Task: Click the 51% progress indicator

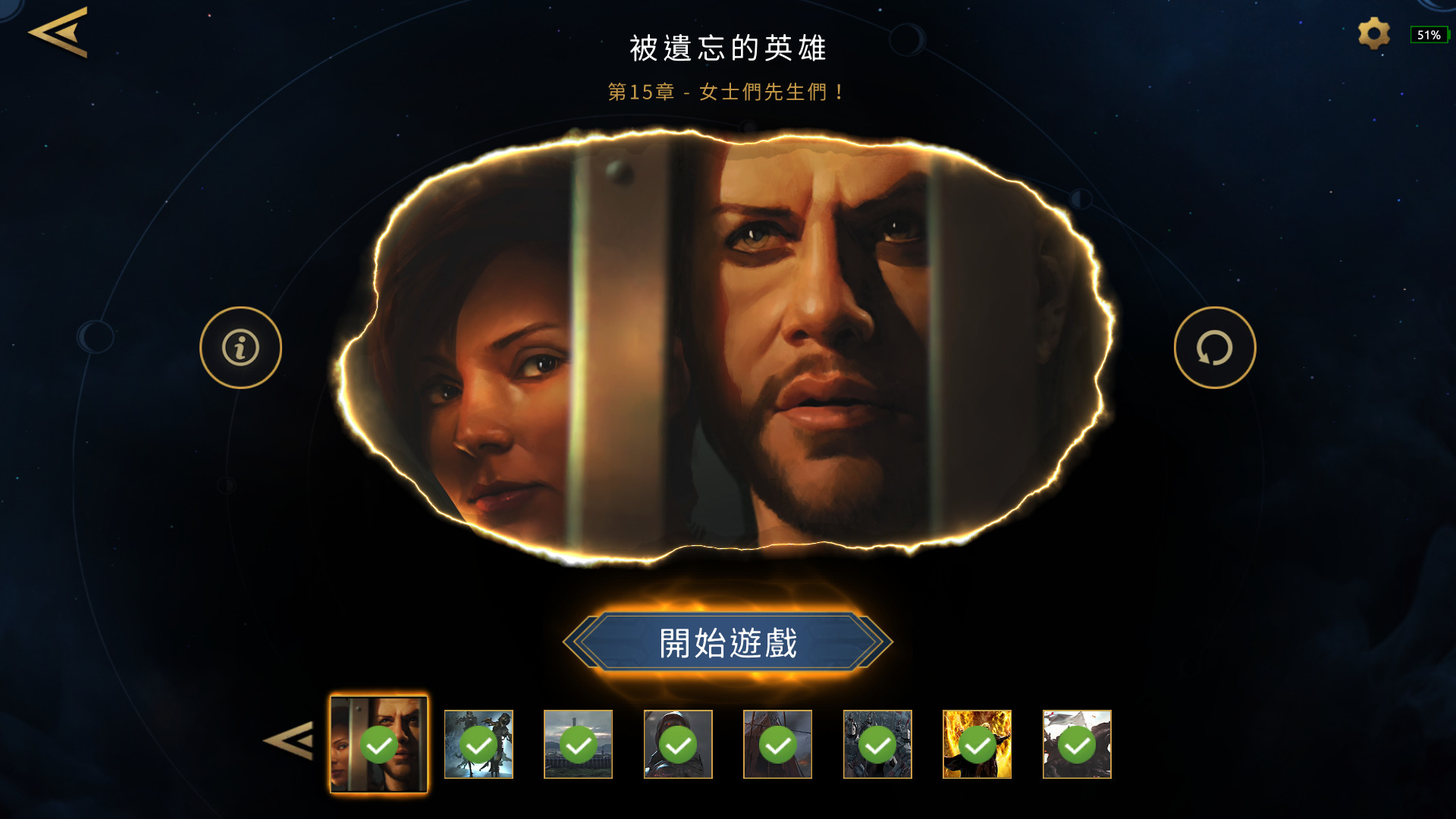Action: tap(1429, 35)
